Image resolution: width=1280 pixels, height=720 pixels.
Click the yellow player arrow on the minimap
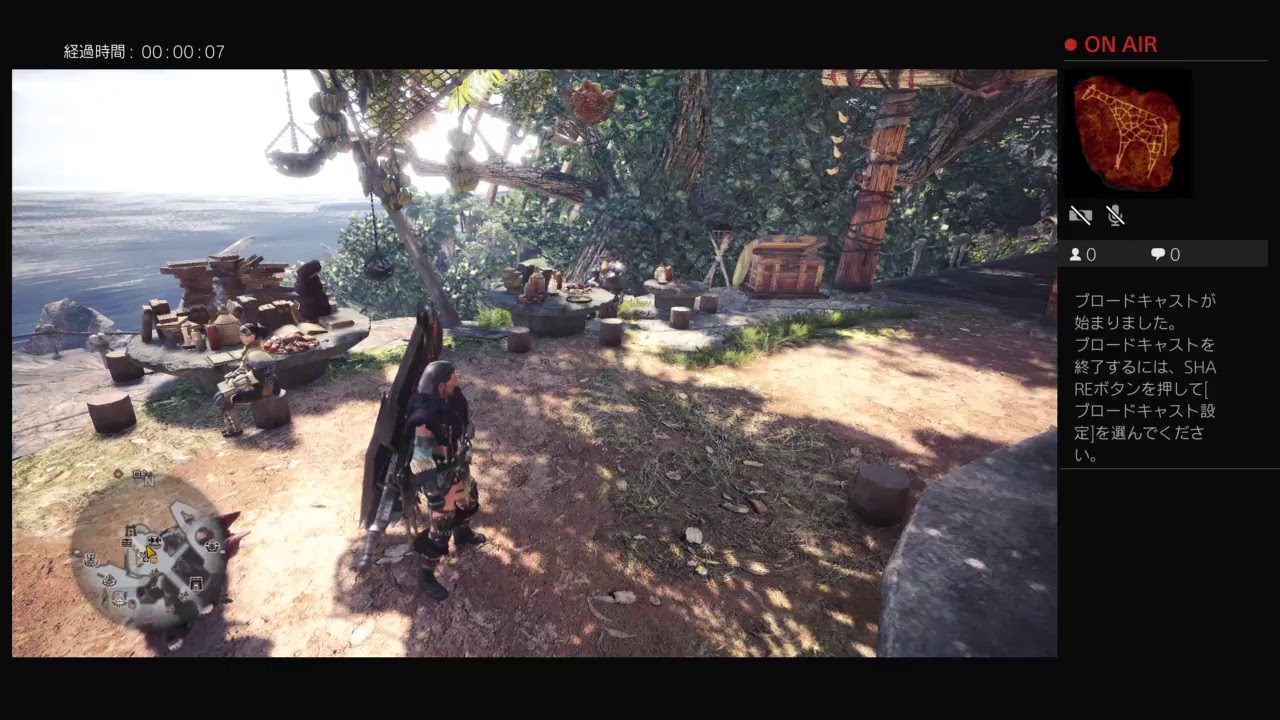tap(150, 551)
